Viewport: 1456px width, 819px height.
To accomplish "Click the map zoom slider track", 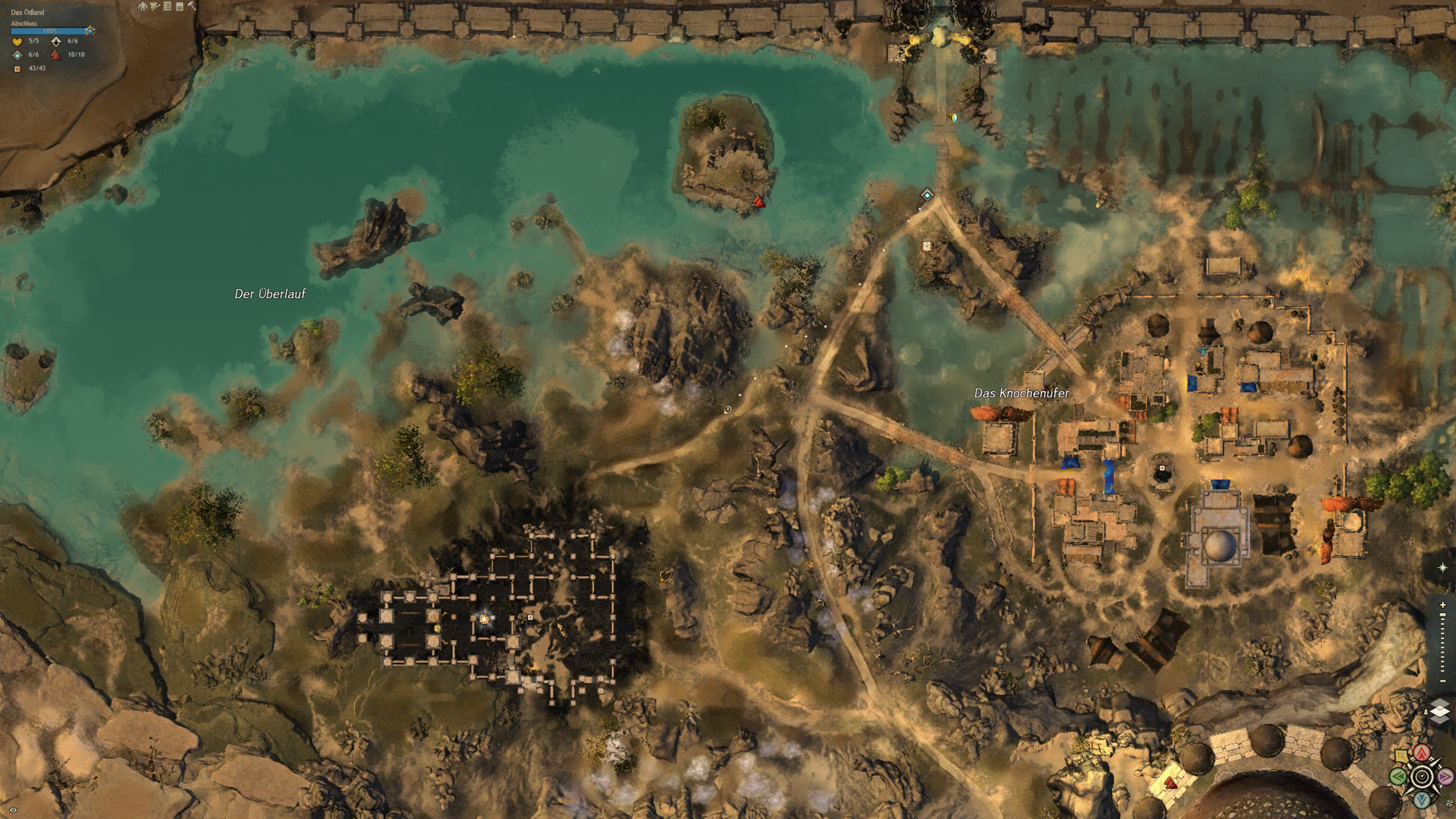I will (x=1443, y=643).
